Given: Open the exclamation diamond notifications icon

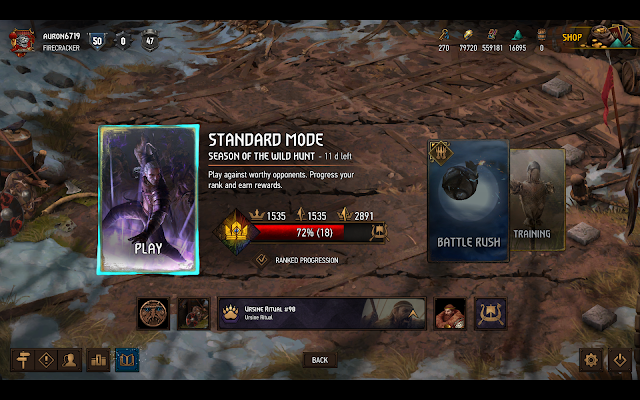Looking at the screenshot, I should (46, 360).
